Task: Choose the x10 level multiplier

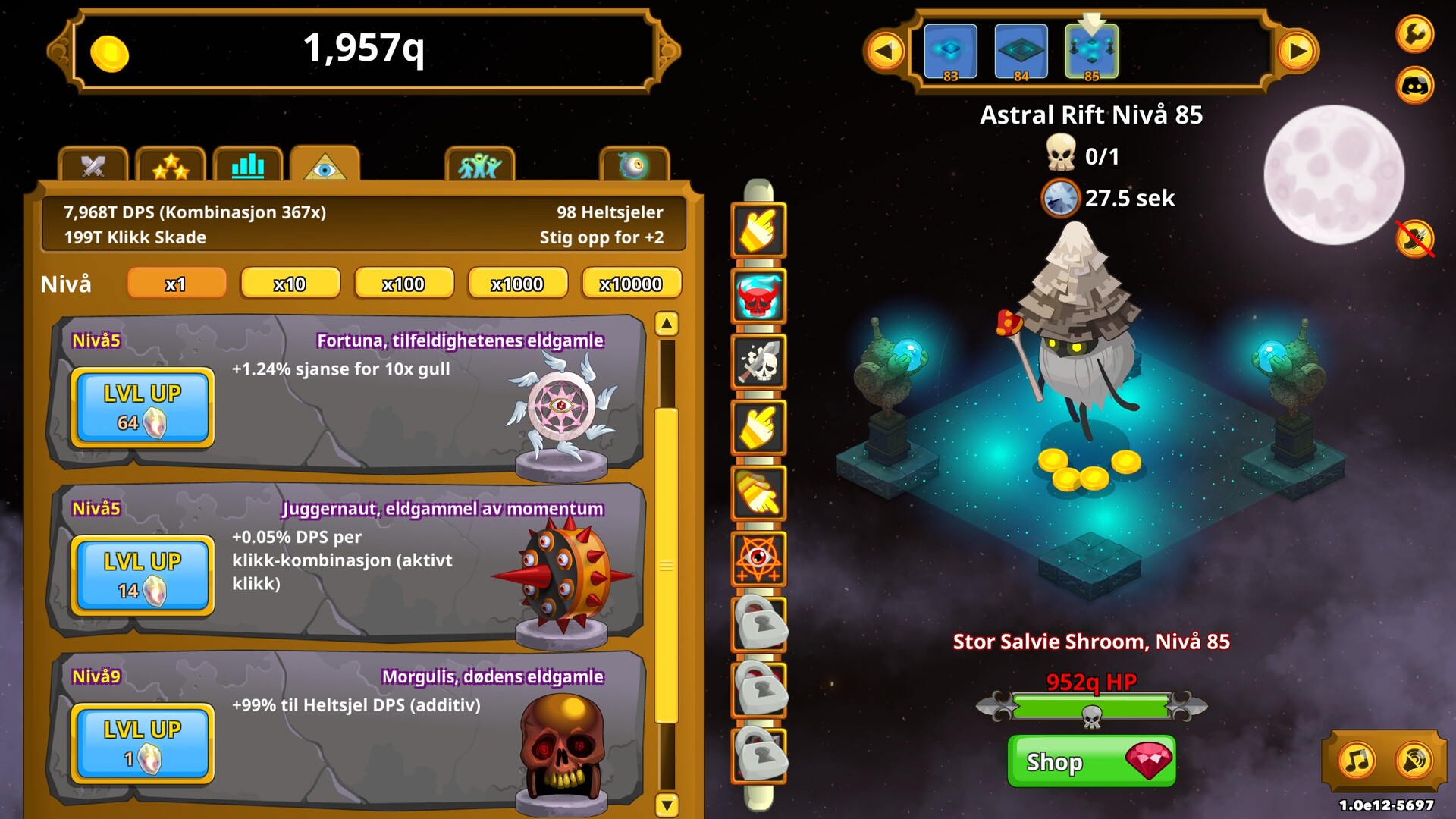Action: point(290,284)
